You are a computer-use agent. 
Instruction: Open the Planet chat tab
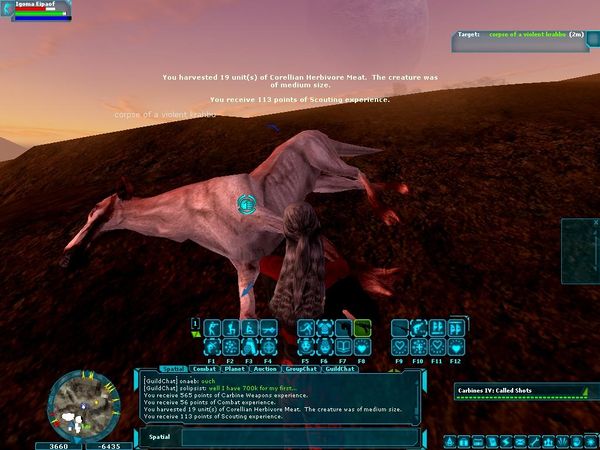236,369
